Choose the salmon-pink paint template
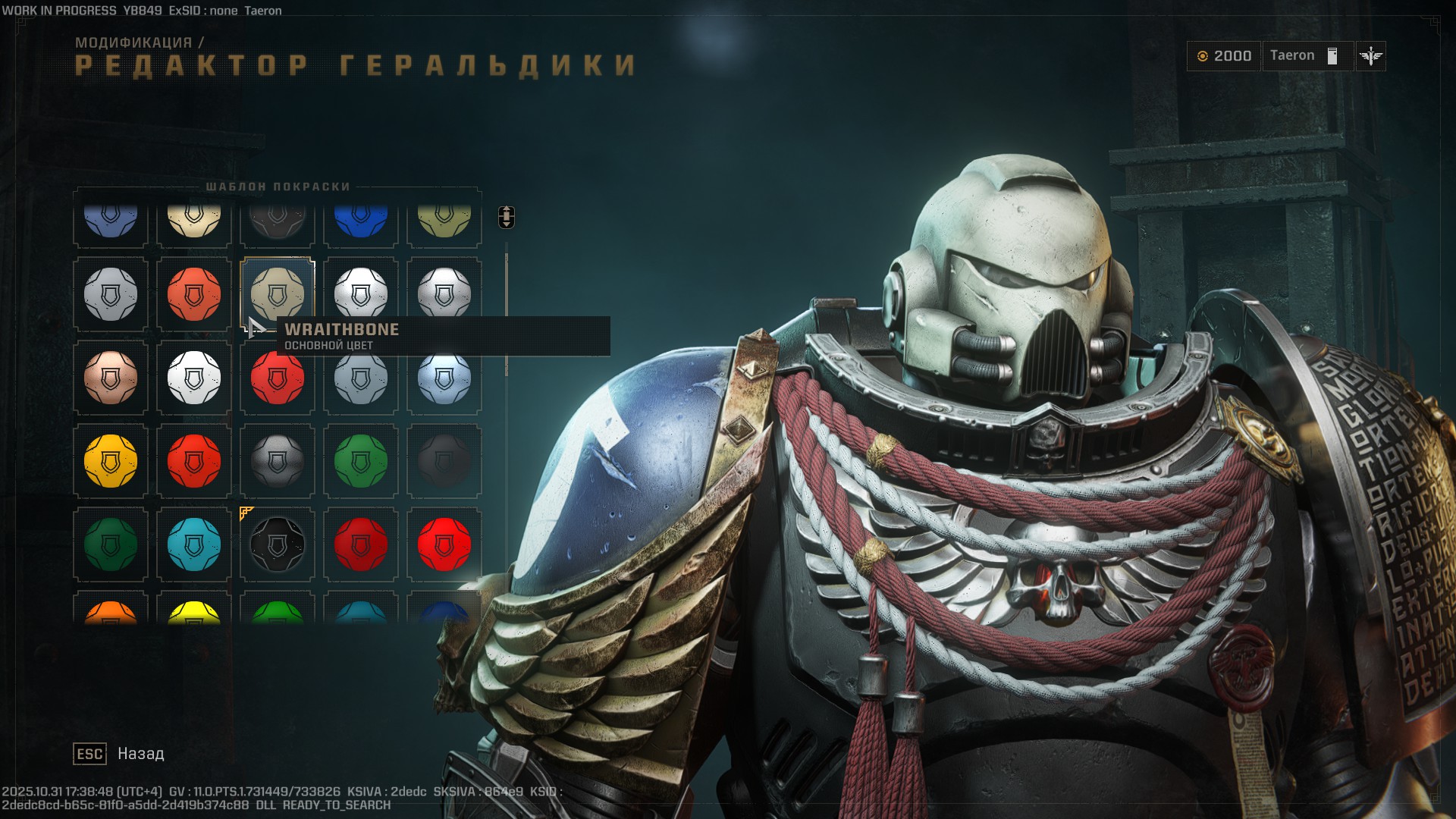 [x=110, y=377]
